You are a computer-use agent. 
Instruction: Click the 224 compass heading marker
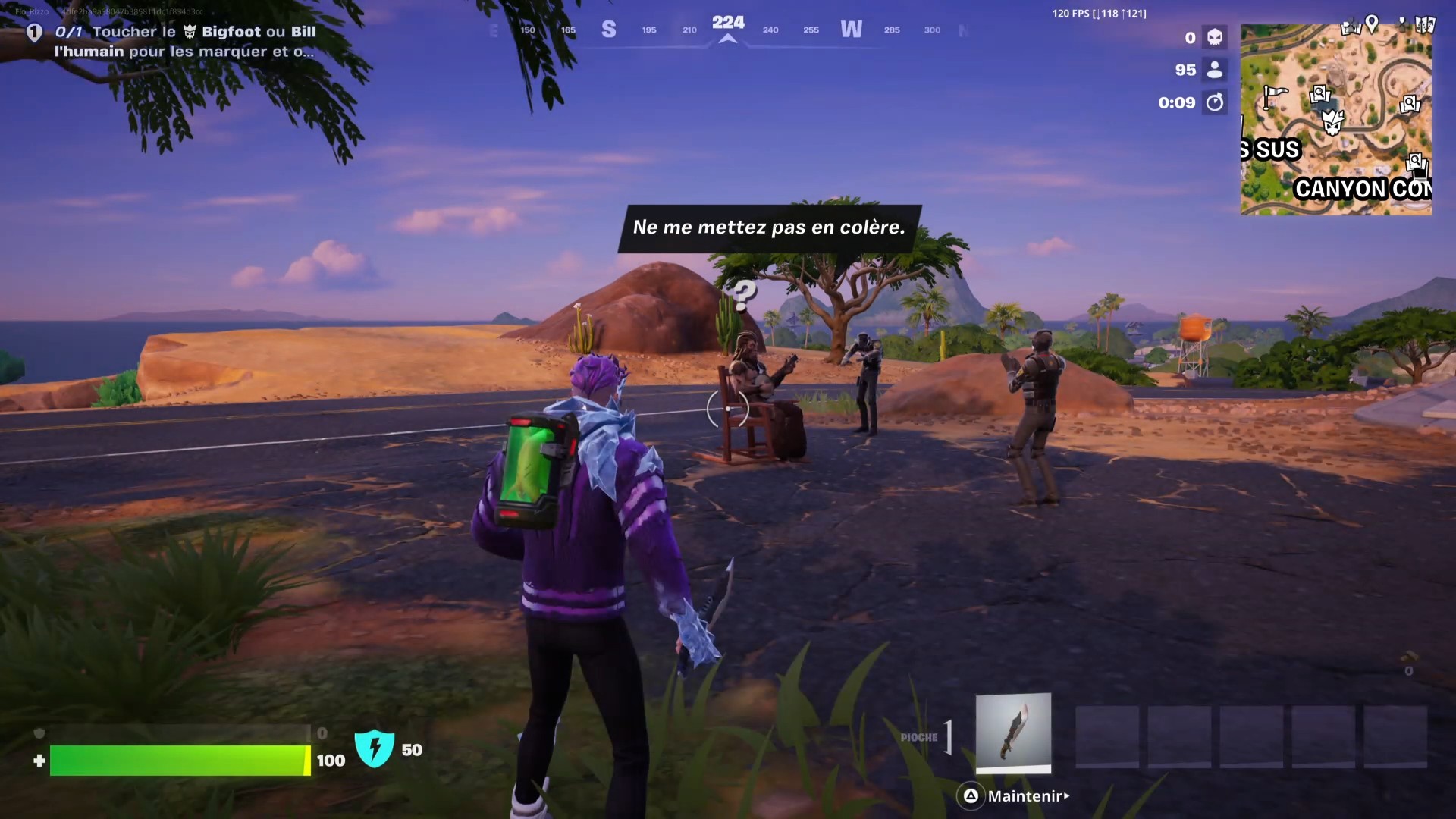(729, 23)
